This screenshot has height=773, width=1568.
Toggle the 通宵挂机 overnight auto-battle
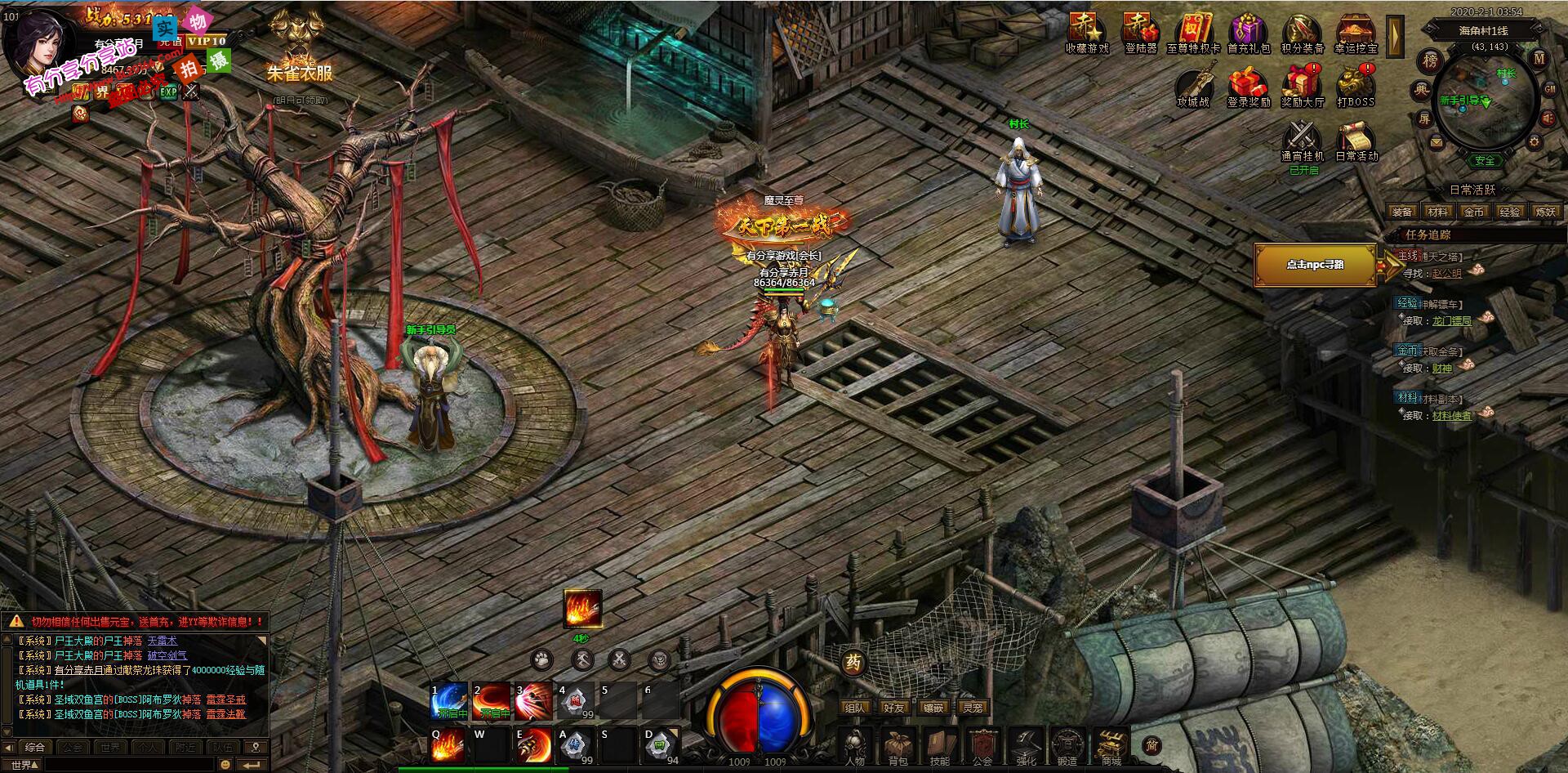[1303, 141]
